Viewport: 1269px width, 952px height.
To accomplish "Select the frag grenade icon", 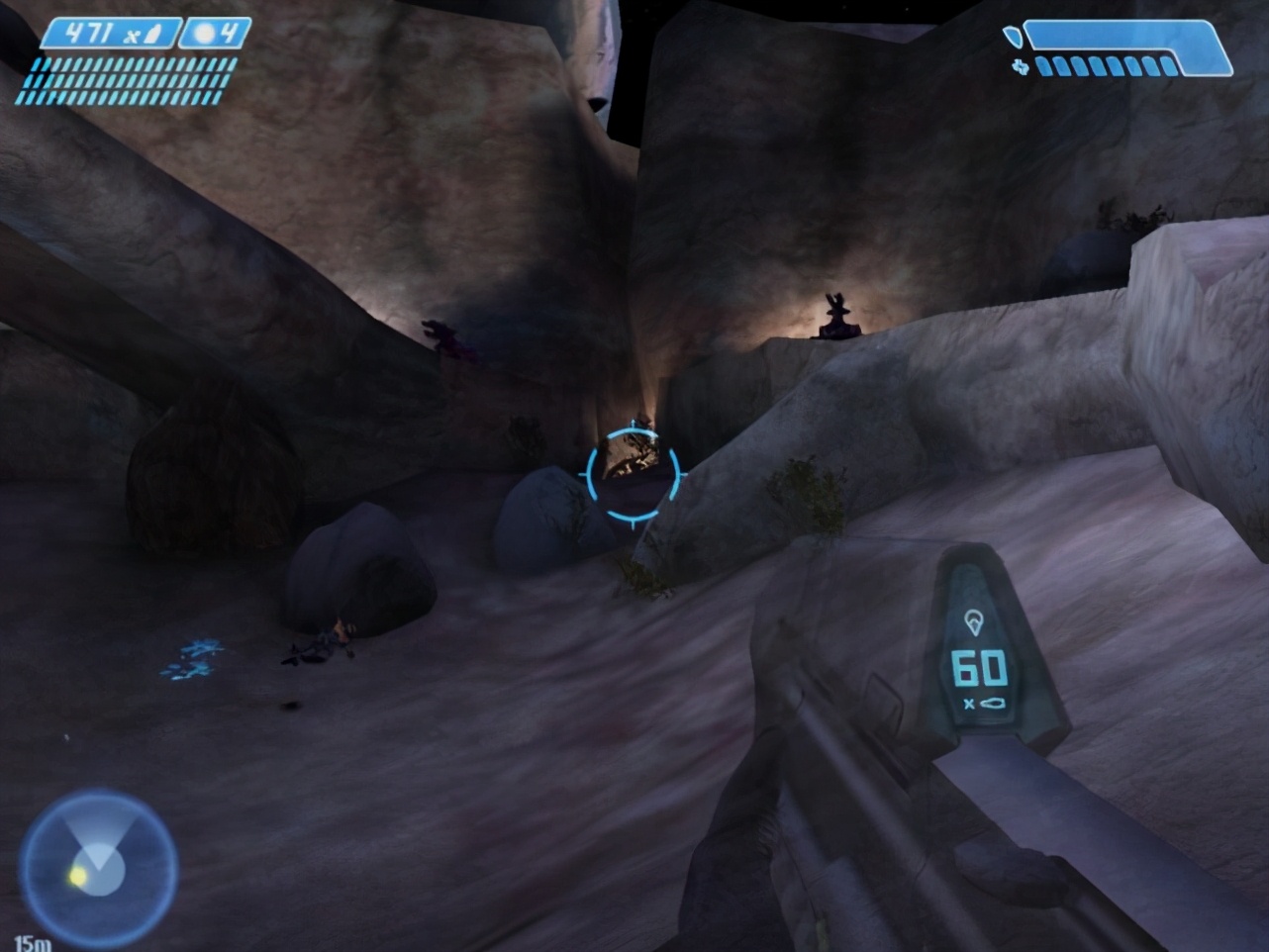I will 205,33.
